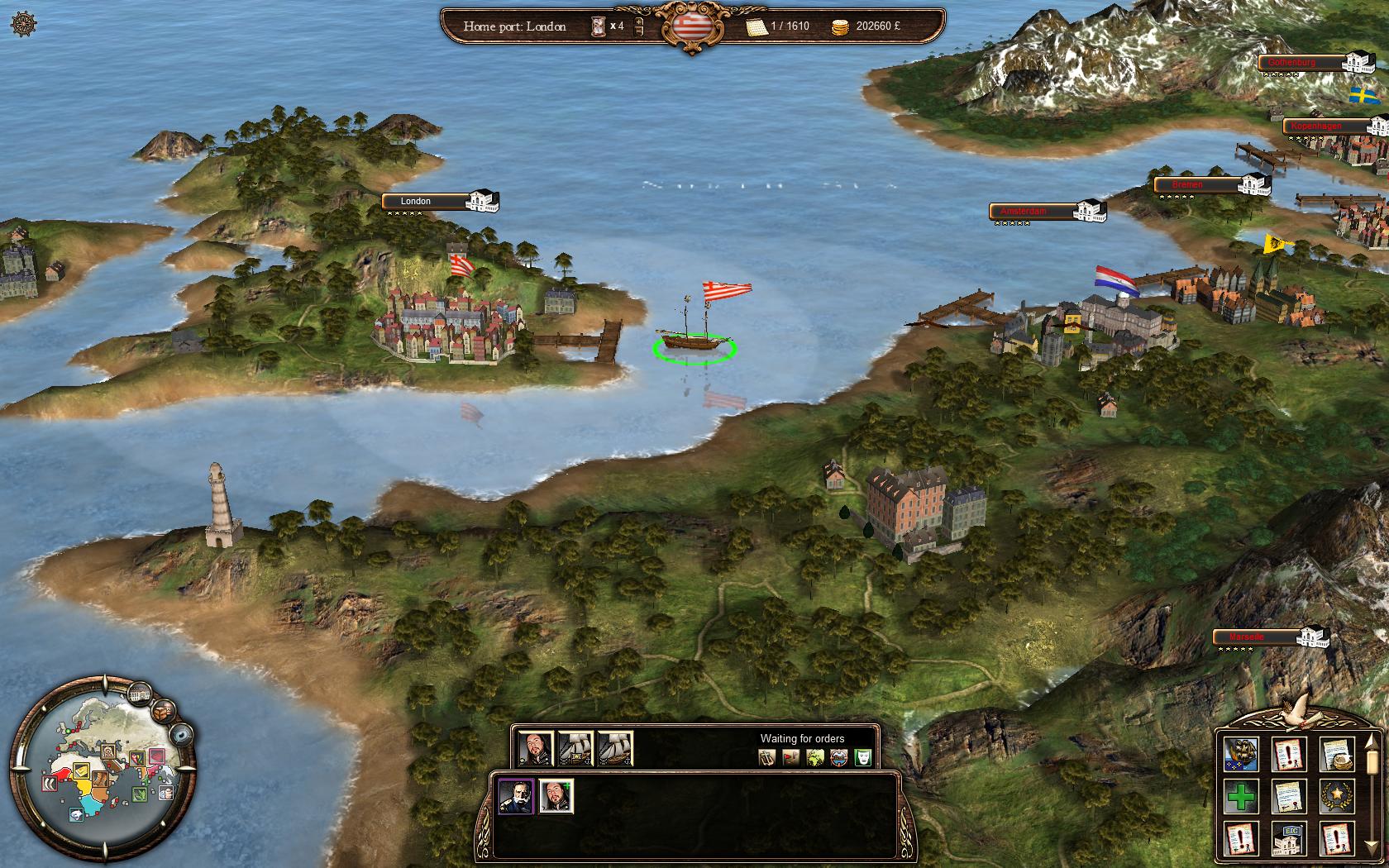Click the London city label
This screenshot has height=868, width=1389.
pos(415,201)
